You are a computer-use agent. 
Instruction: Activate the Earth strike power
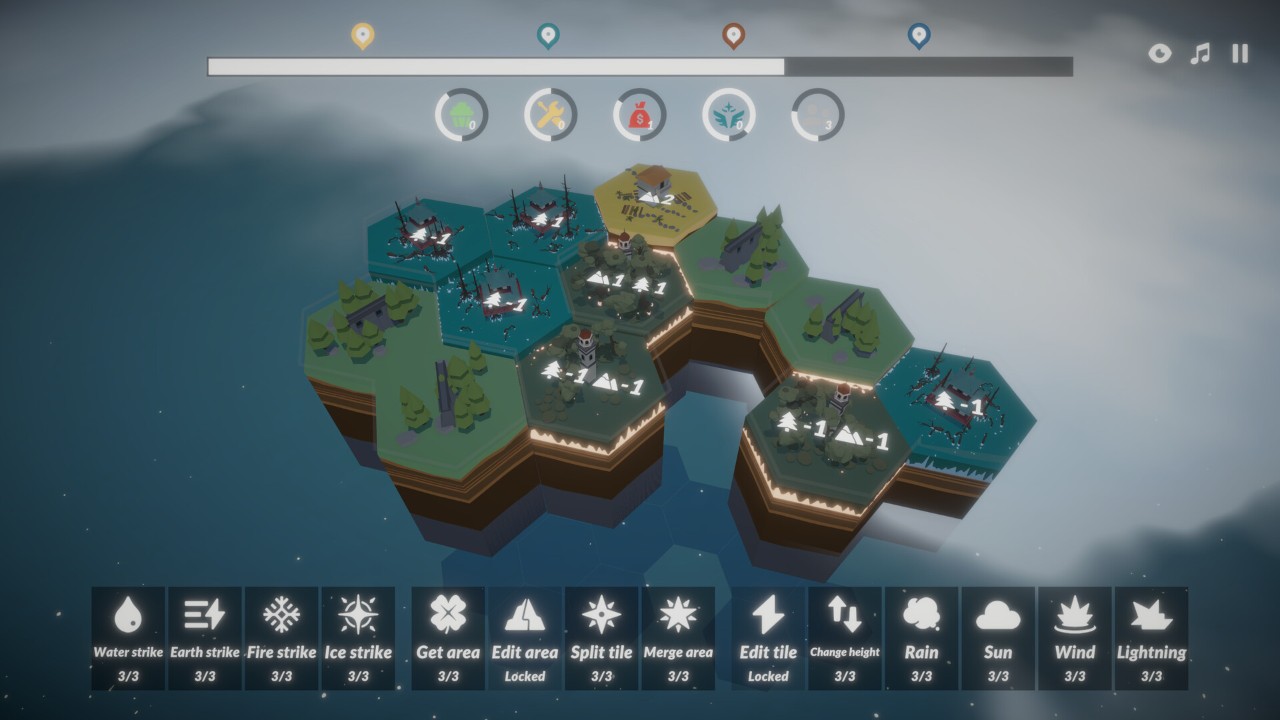click(x=205, y=637)
